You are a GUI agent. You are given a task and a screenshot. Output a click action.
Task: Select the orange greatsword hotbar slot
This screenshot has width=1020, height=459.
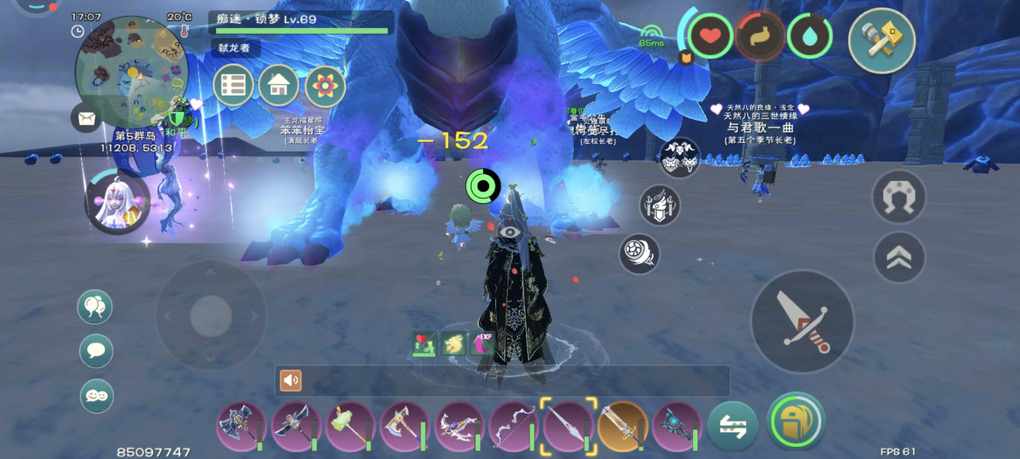tap(622, 426)
